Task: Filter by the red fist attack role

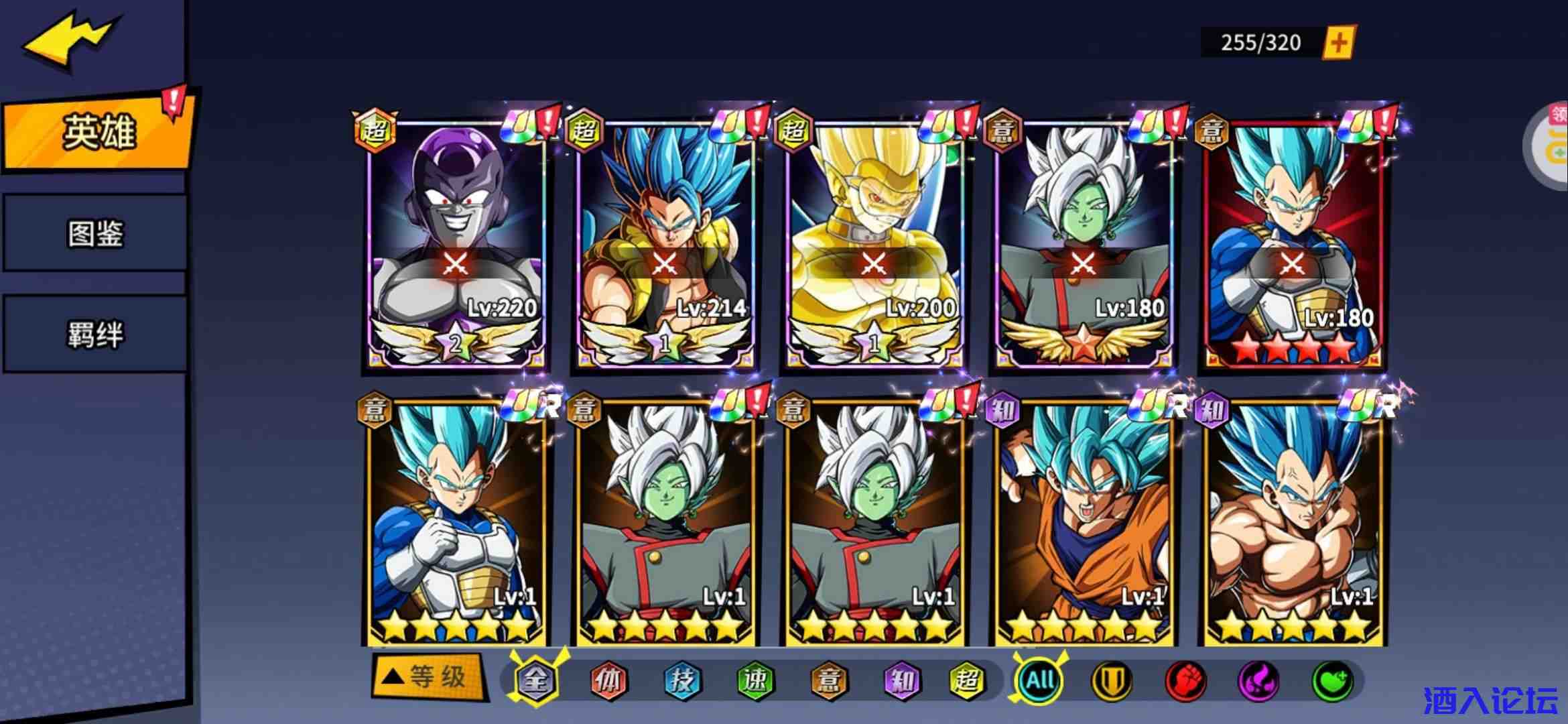Action: 1185,681
